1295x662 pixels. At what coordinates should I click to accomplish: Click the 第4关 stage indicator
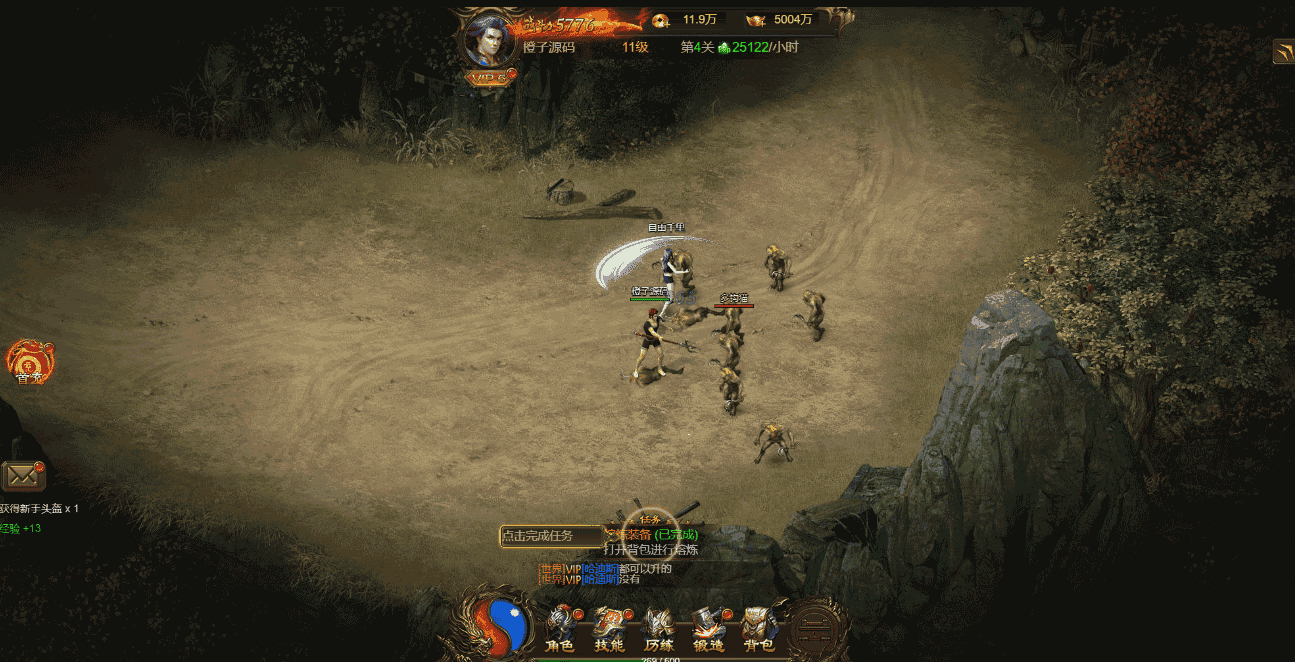coord(697,47)
